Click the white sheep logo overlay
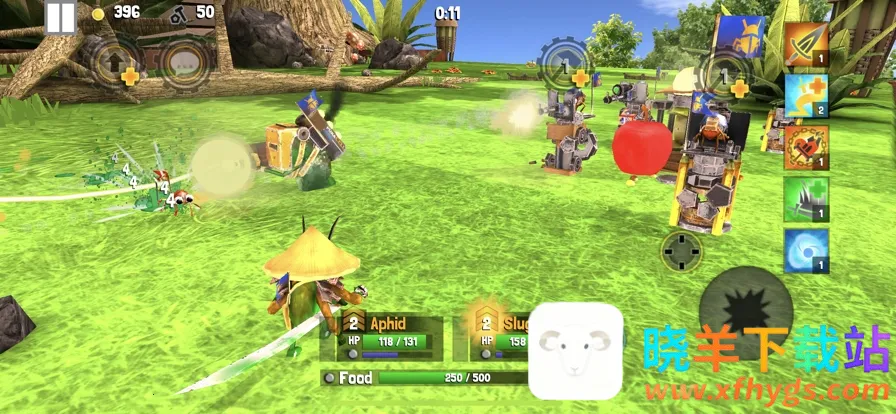The width and height of the screenshot is (896, 414). click(x=575, y=349)
